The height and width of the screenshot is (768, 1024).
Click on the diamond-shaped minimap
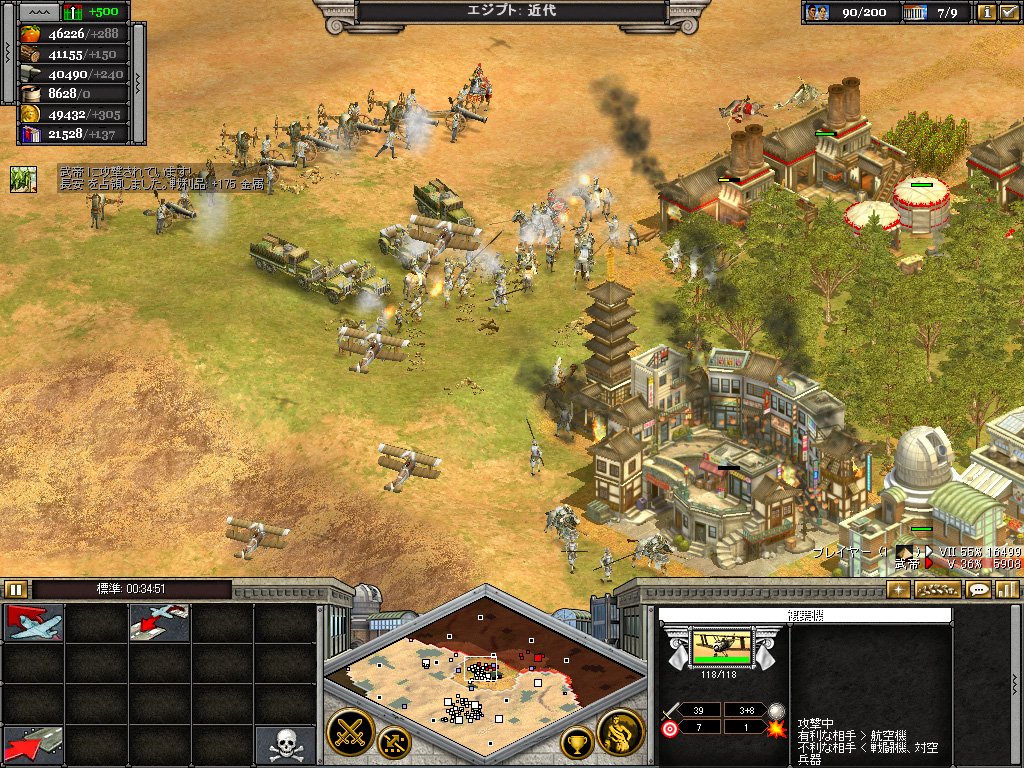[484, 675]
